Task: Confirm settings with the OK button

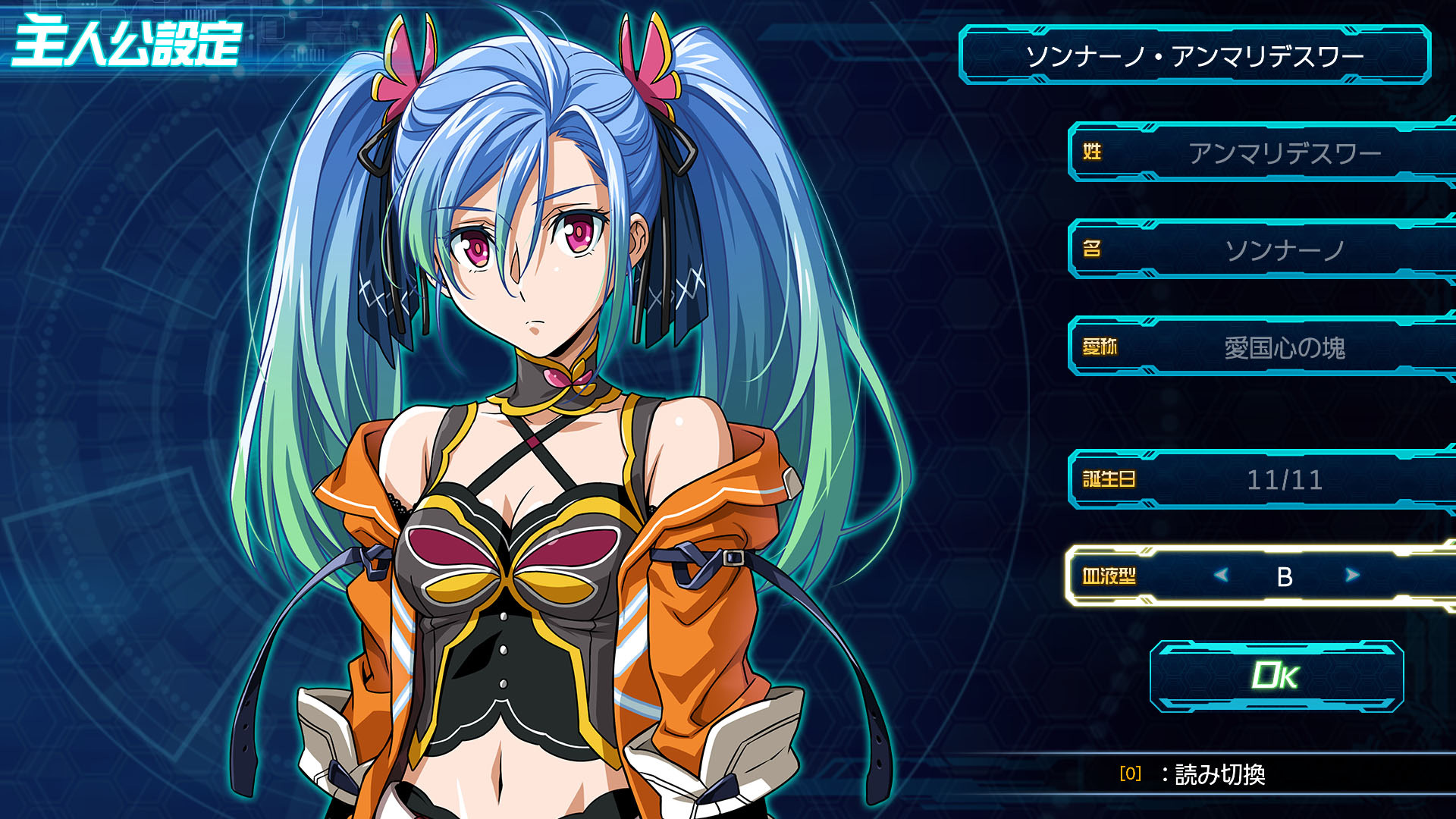Action: pos(1276,676)
